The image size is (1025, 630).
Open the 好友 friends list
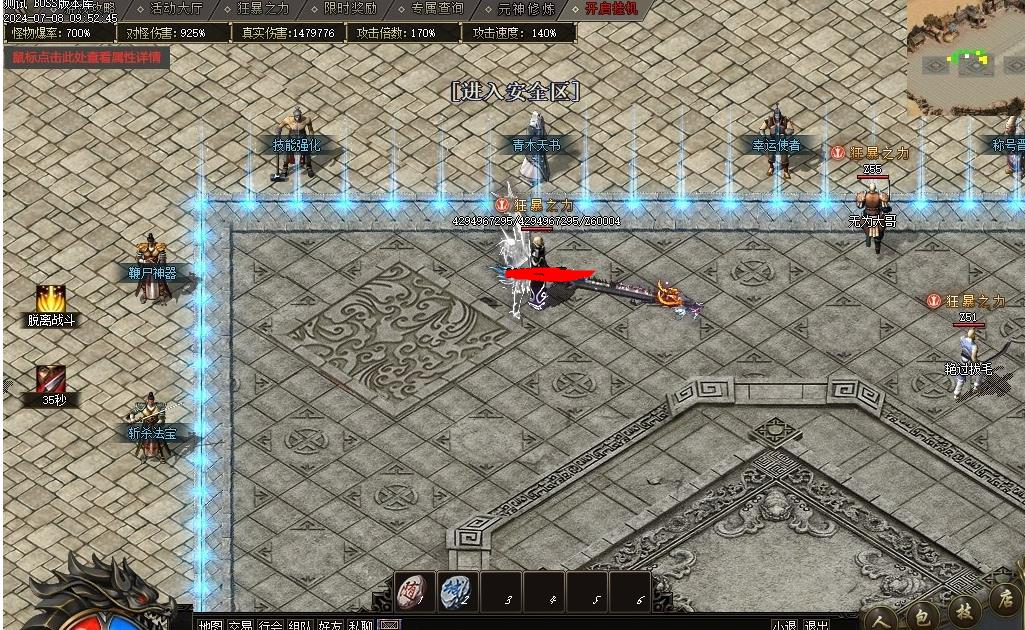pos(330,625)
